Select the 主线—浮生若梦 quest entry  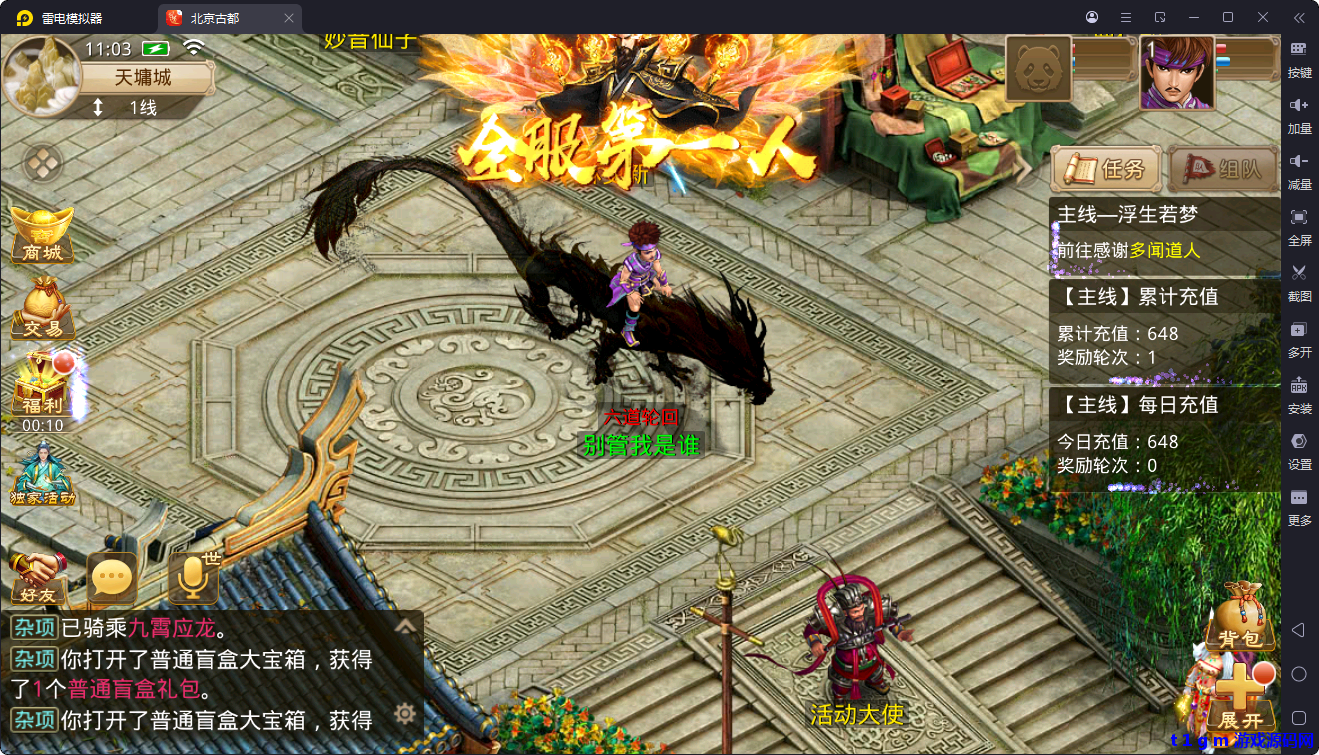click(1164, 232)
